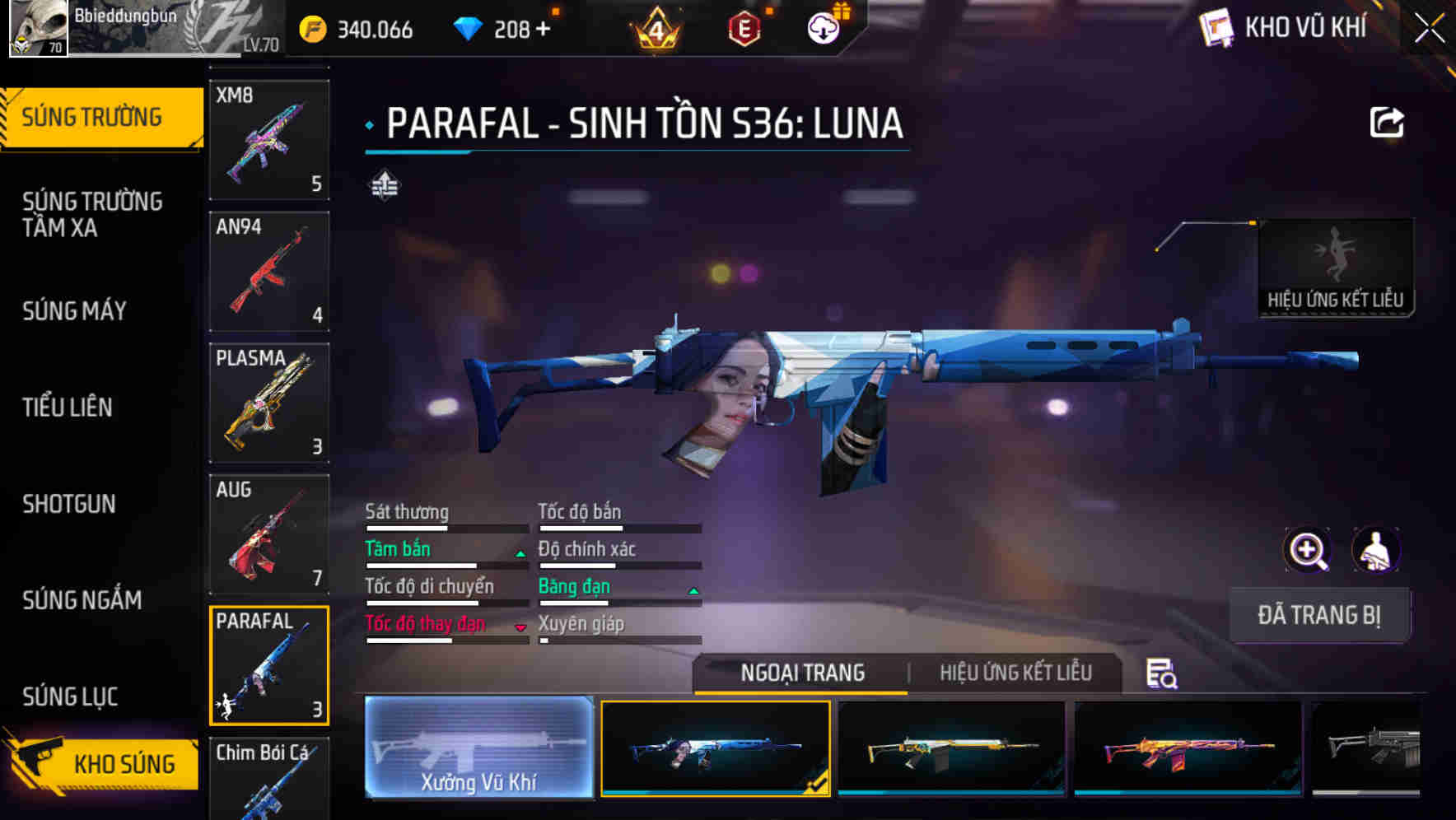The image size is (1456, 820).
Task: Click the Đã Trang Bị button
Action: 1319,614
